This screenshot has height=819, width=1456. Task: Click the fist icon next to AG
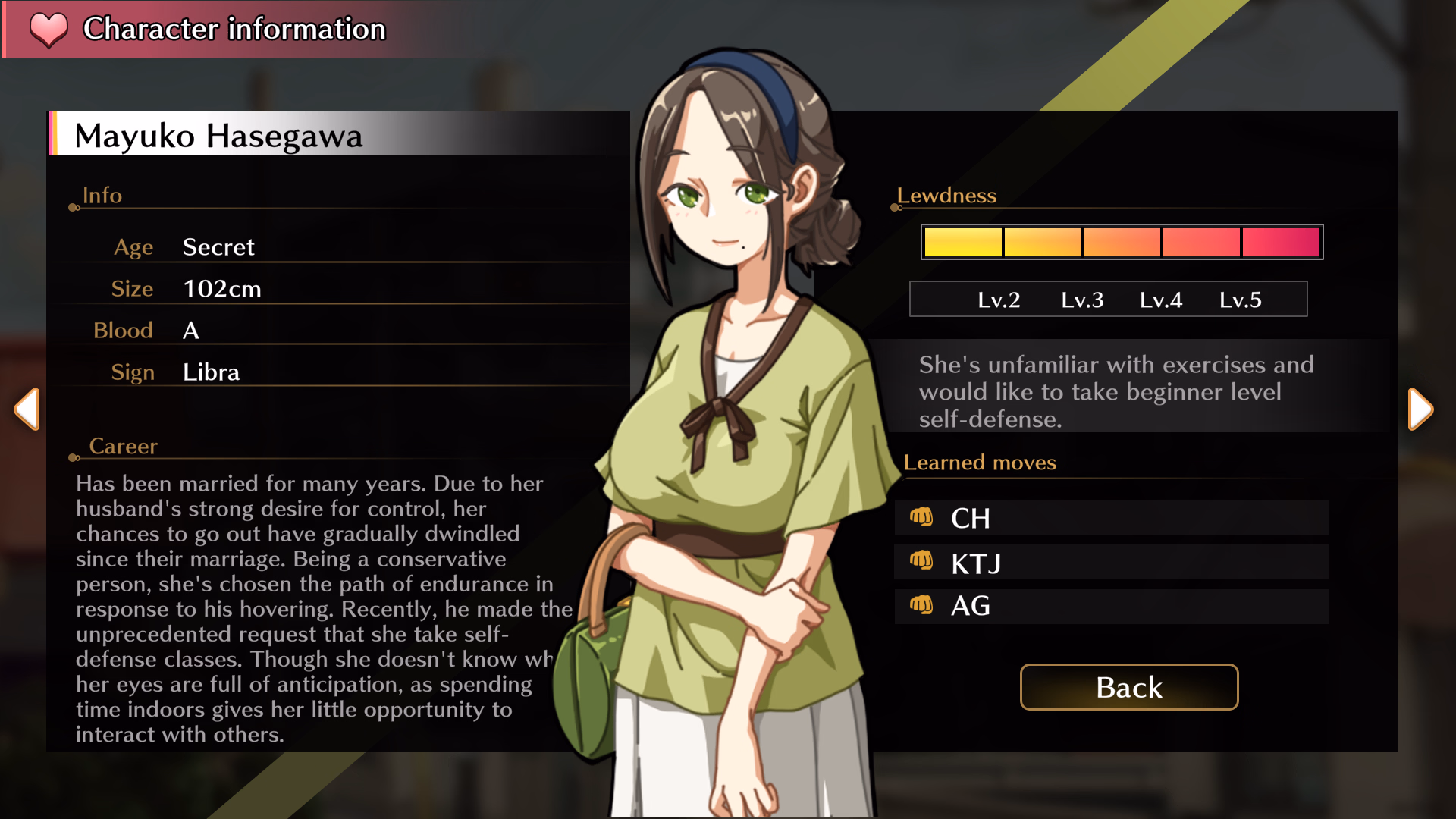[x=924, y=606]
